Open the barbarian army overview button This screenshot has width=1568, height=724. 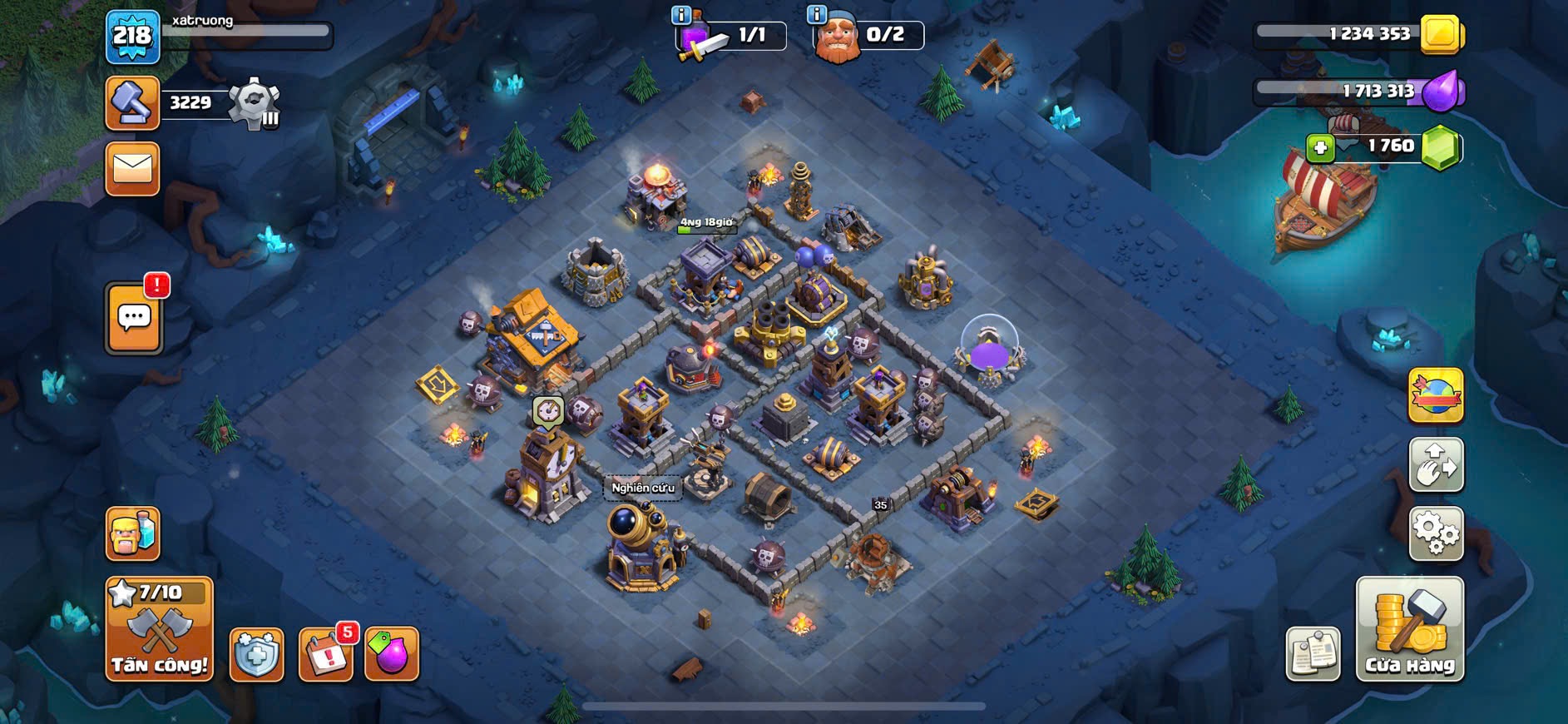pos(132,533)
